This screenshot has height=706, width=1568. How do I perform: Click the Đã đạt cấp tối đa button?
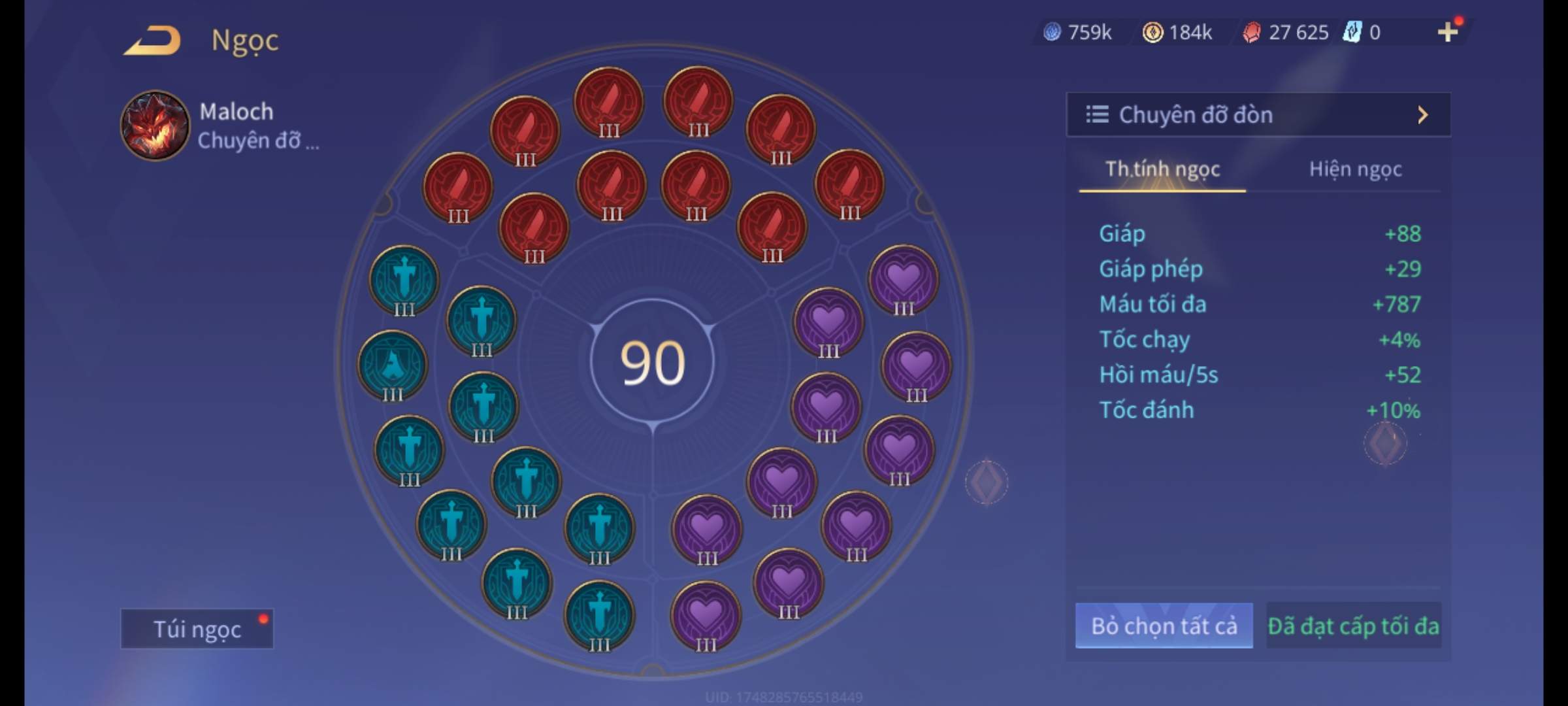(x=1353, y=626)
